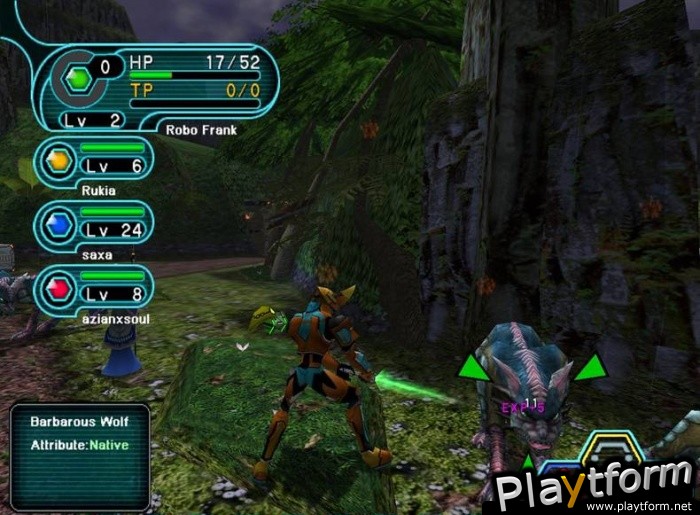The image size is (700, 515).
Task: Select Robo Frank's player status panel
Action: [x=160, y=87]
